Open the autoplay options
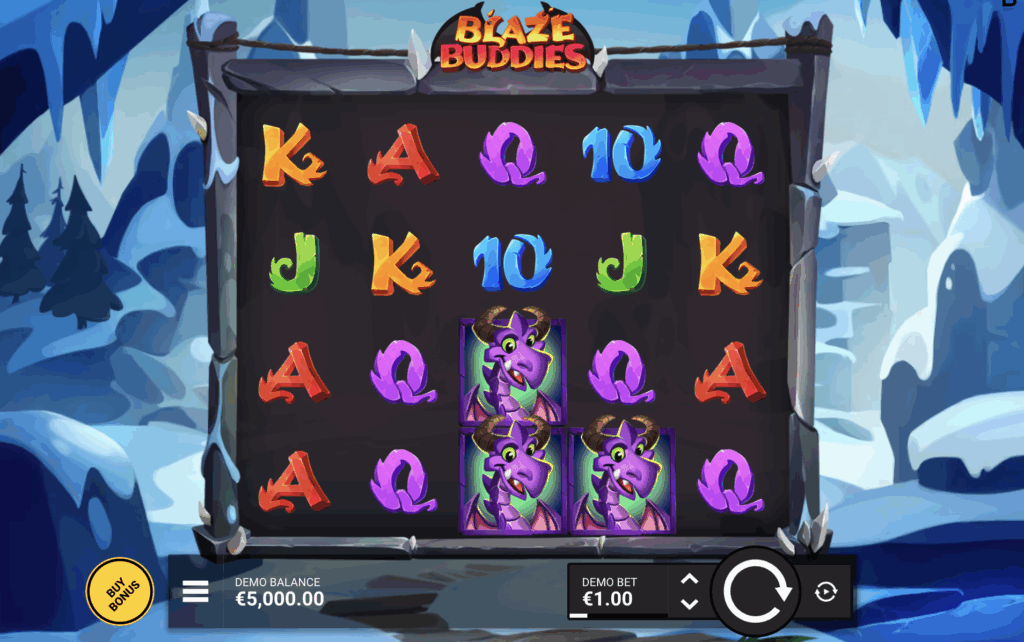1024x642 pixels. [x=826, y=592]
